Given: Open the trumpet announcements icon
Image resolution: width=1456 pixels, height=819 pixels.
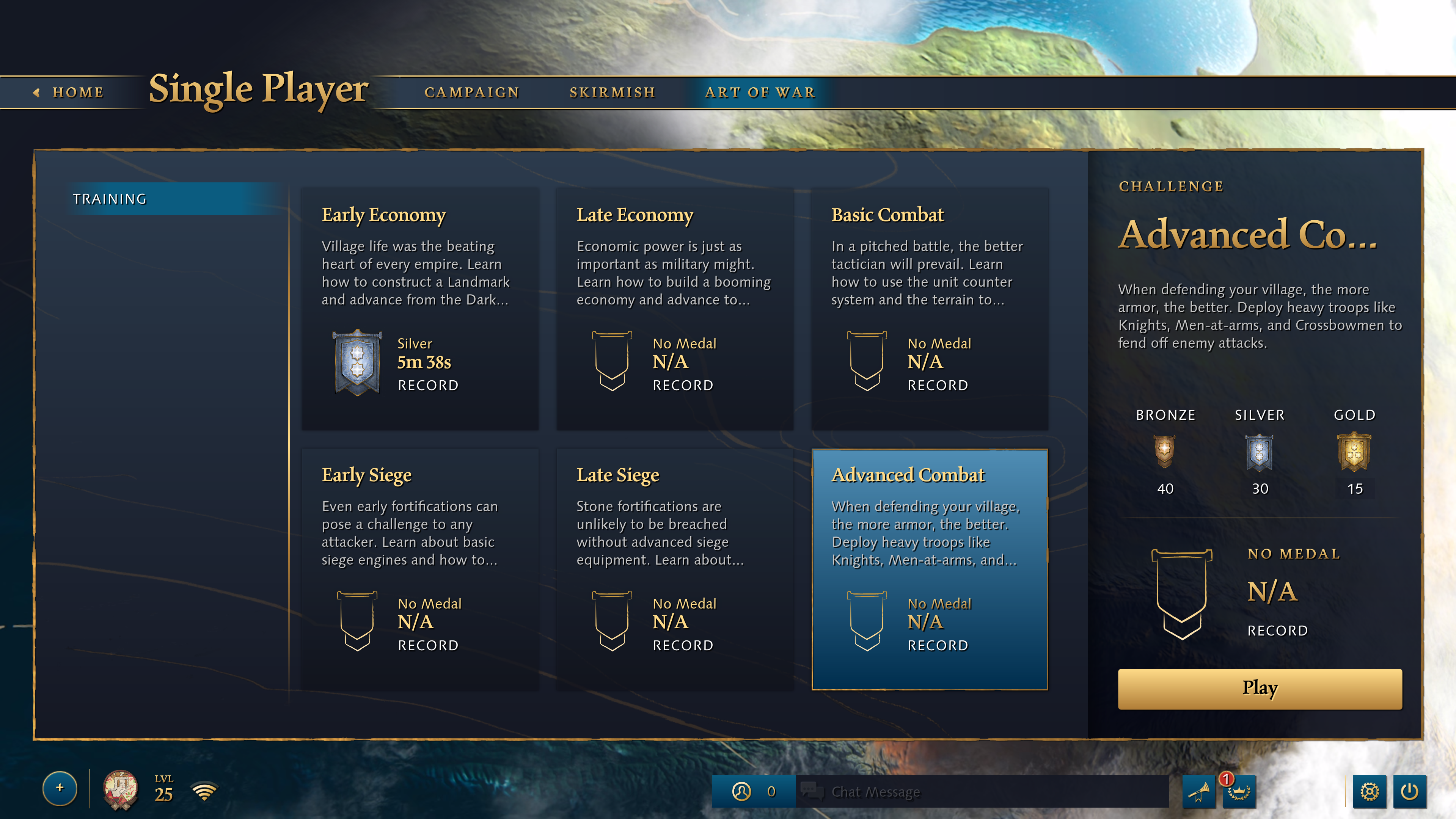Looking at the screenshot, I should (1198, 791).
